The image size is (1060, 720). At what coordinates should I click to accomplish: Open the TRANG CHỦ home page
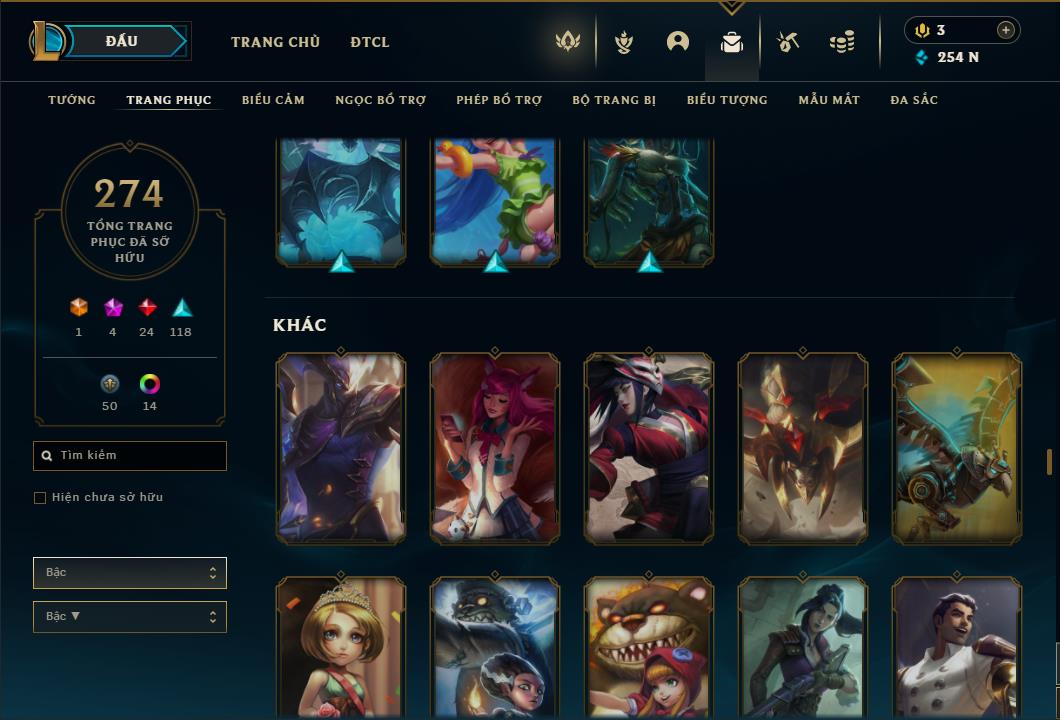coord(275,42)
